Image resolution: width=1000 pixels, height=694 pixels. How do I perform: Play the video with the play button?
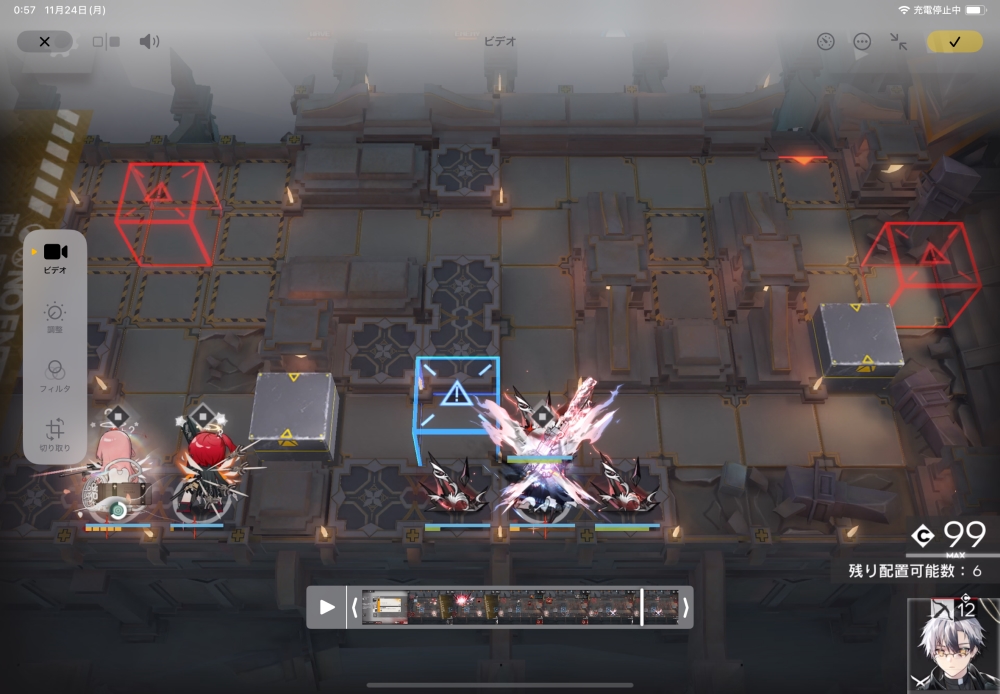pos(327,607)
